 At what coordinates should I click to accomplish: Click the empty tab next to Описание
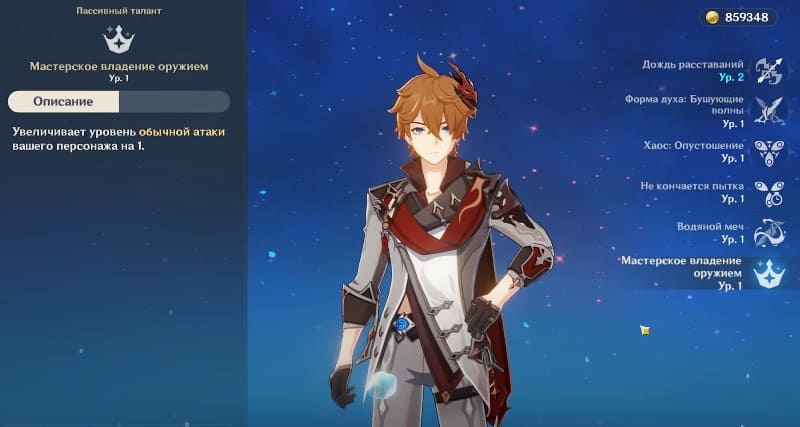174,102
